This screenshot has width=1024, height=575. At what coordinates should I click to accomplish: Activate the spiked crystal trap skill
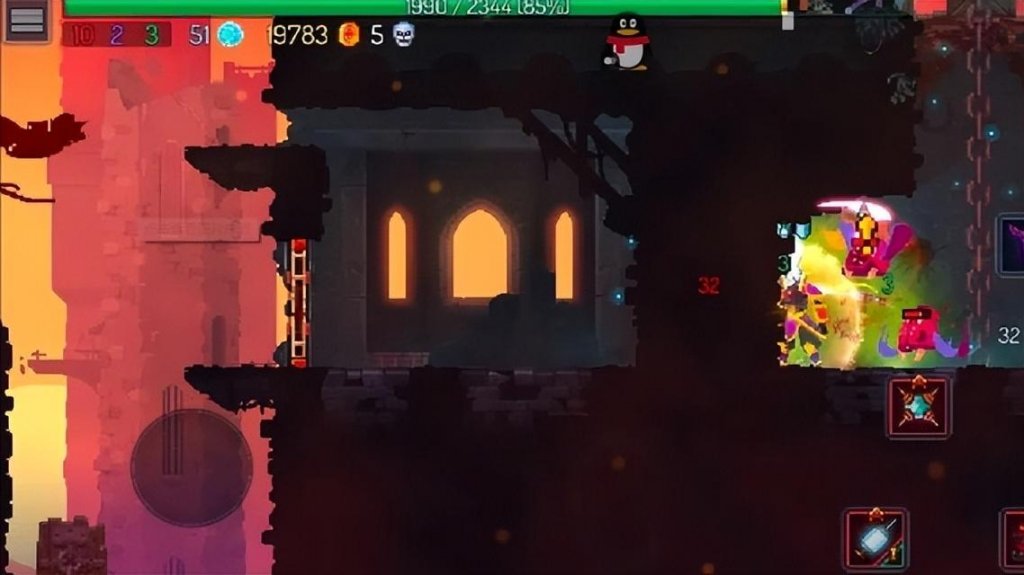coord(918,407)
